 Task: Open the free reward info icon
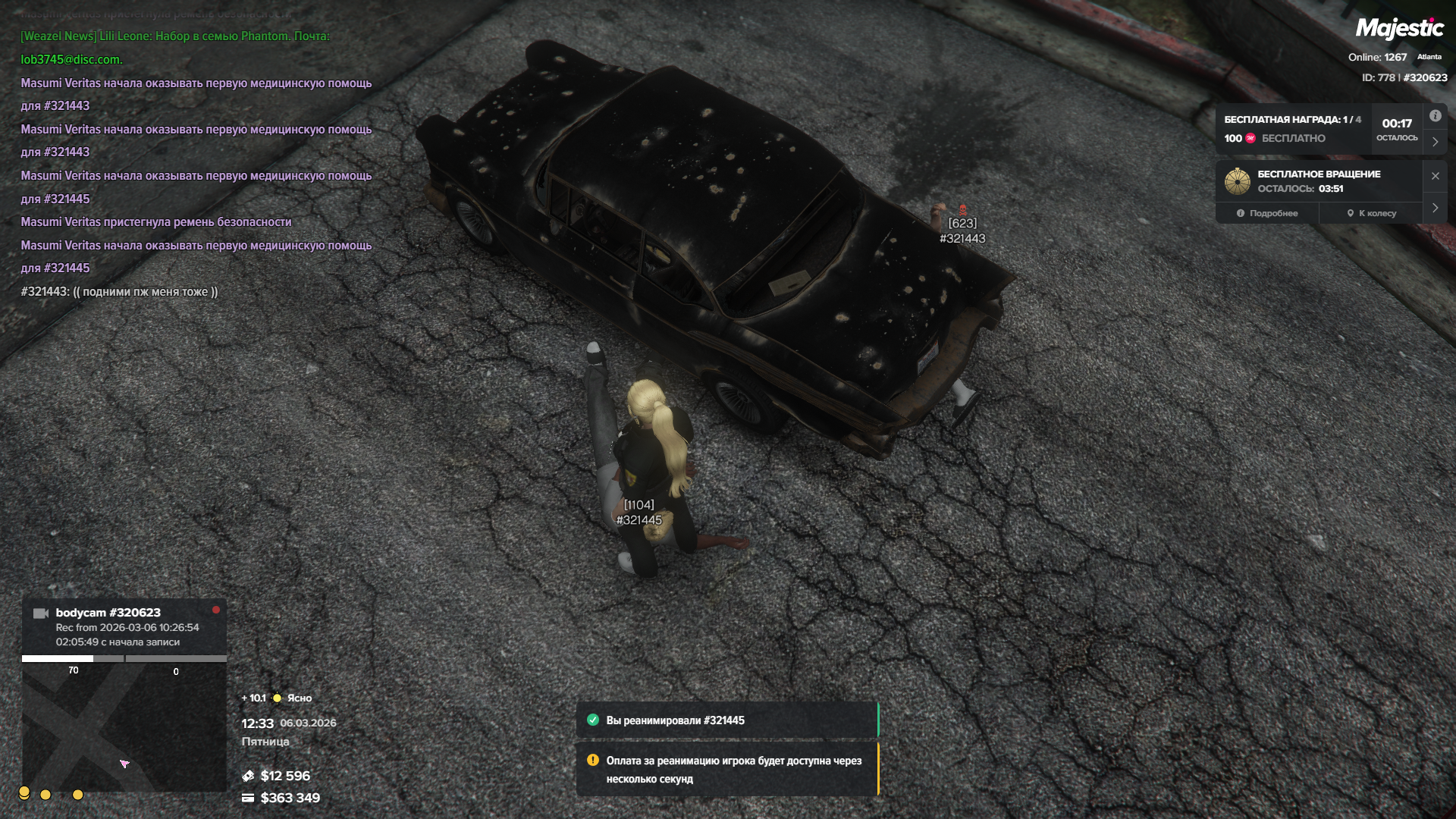pos(1435,116)
